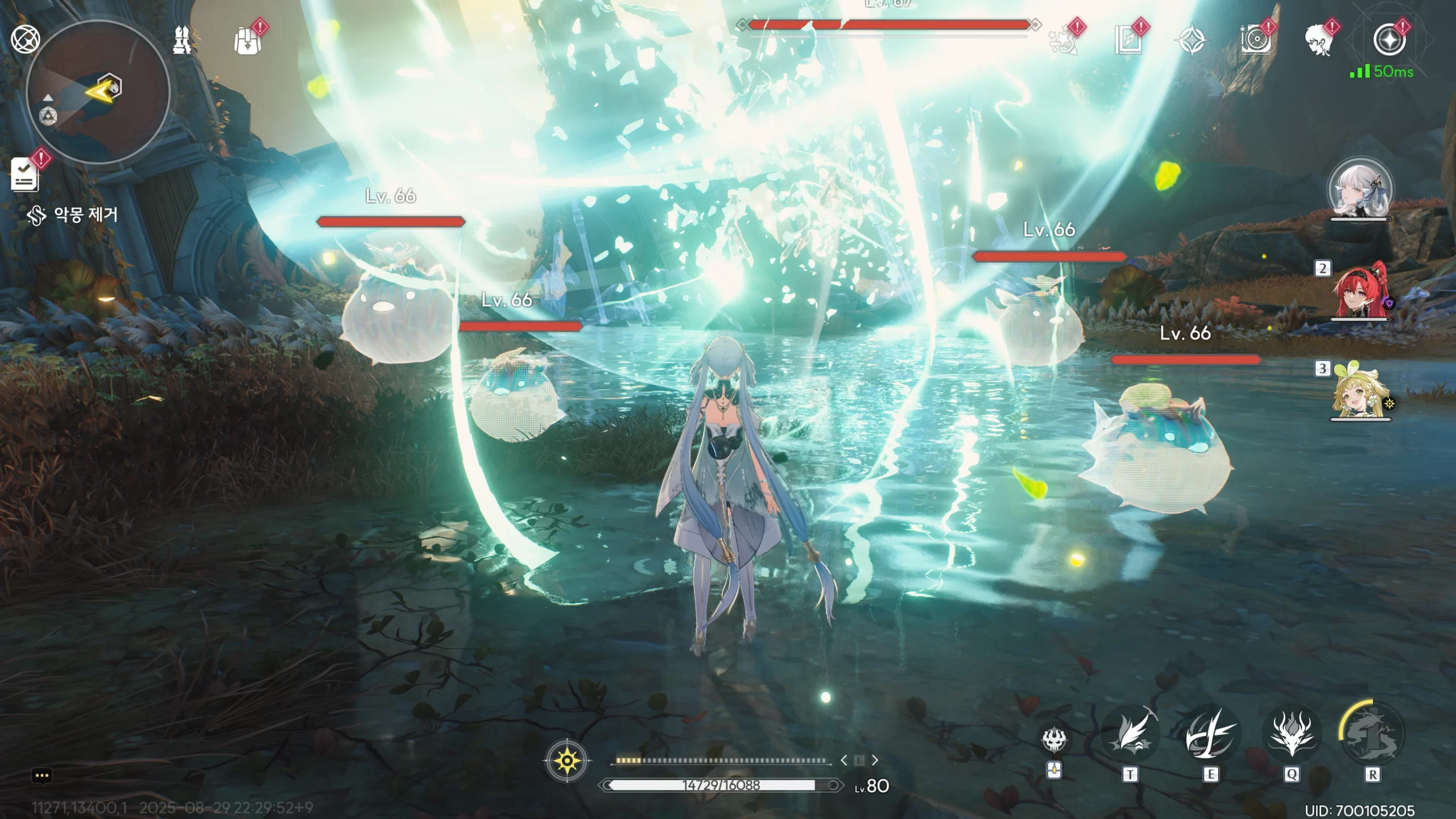The height and width of the screenshot is (819, 1456).
Task: Select the silver-haired character portrait
Action: (1360, 191)
